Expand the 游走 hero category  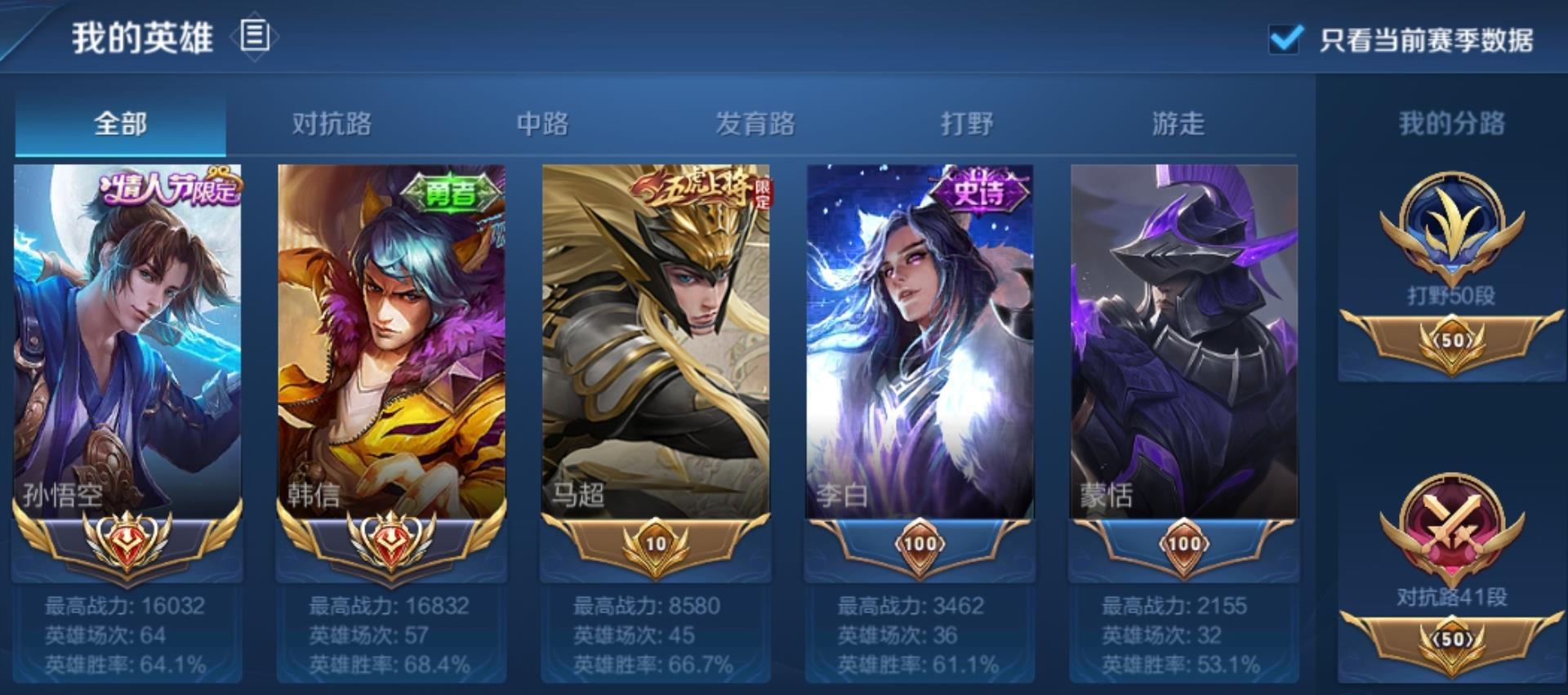[x=1174, y=123]
